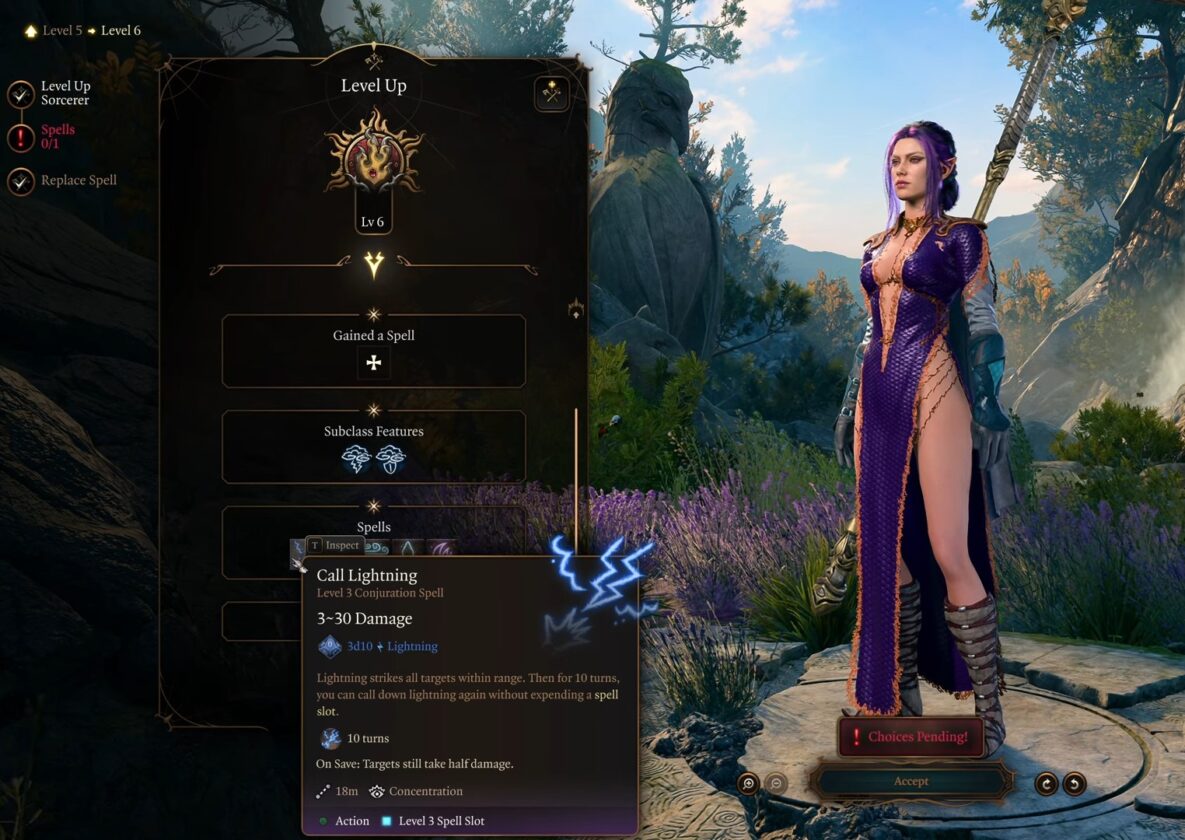The image size is (1185, 840).
Task: Click the Choices Pending warning banner
Action: coord(909,737)
